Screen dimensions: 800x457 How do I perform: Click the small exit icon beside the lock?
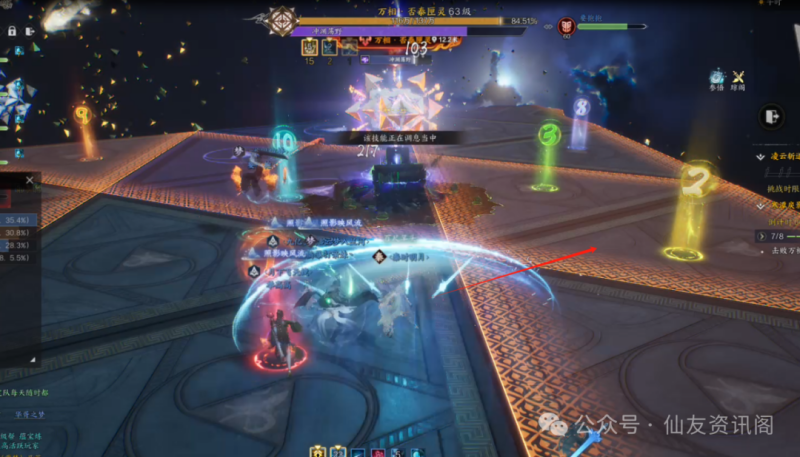tap(30, 31)
